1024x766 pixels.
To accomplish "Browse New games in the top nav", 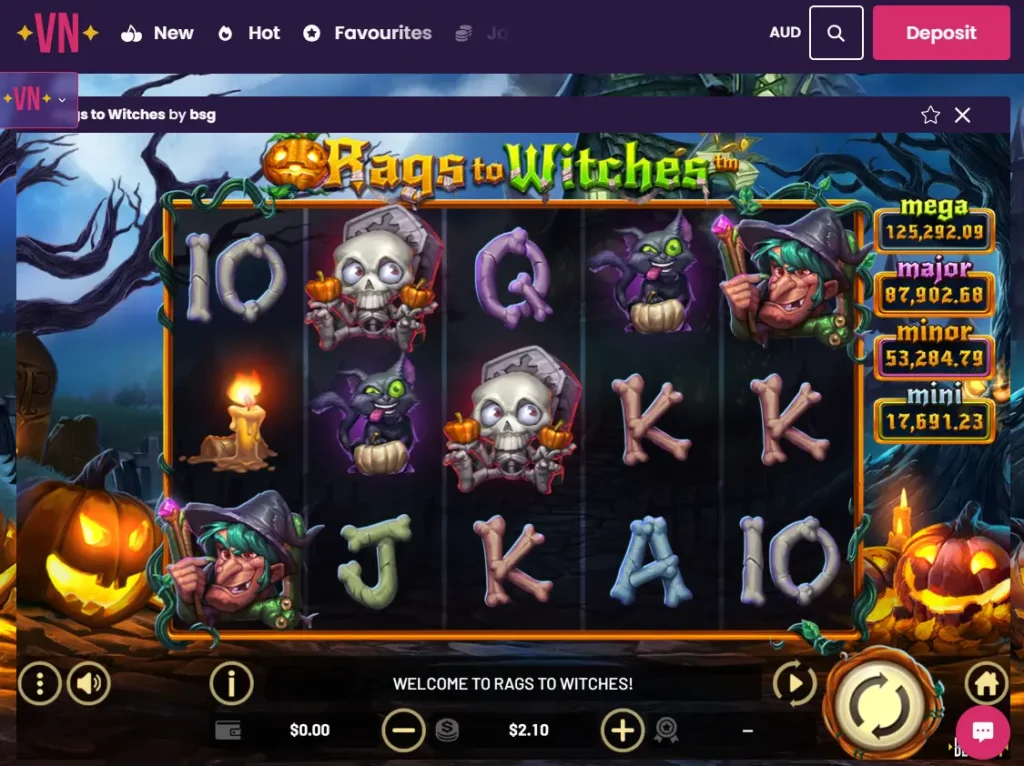I will 157,33.
